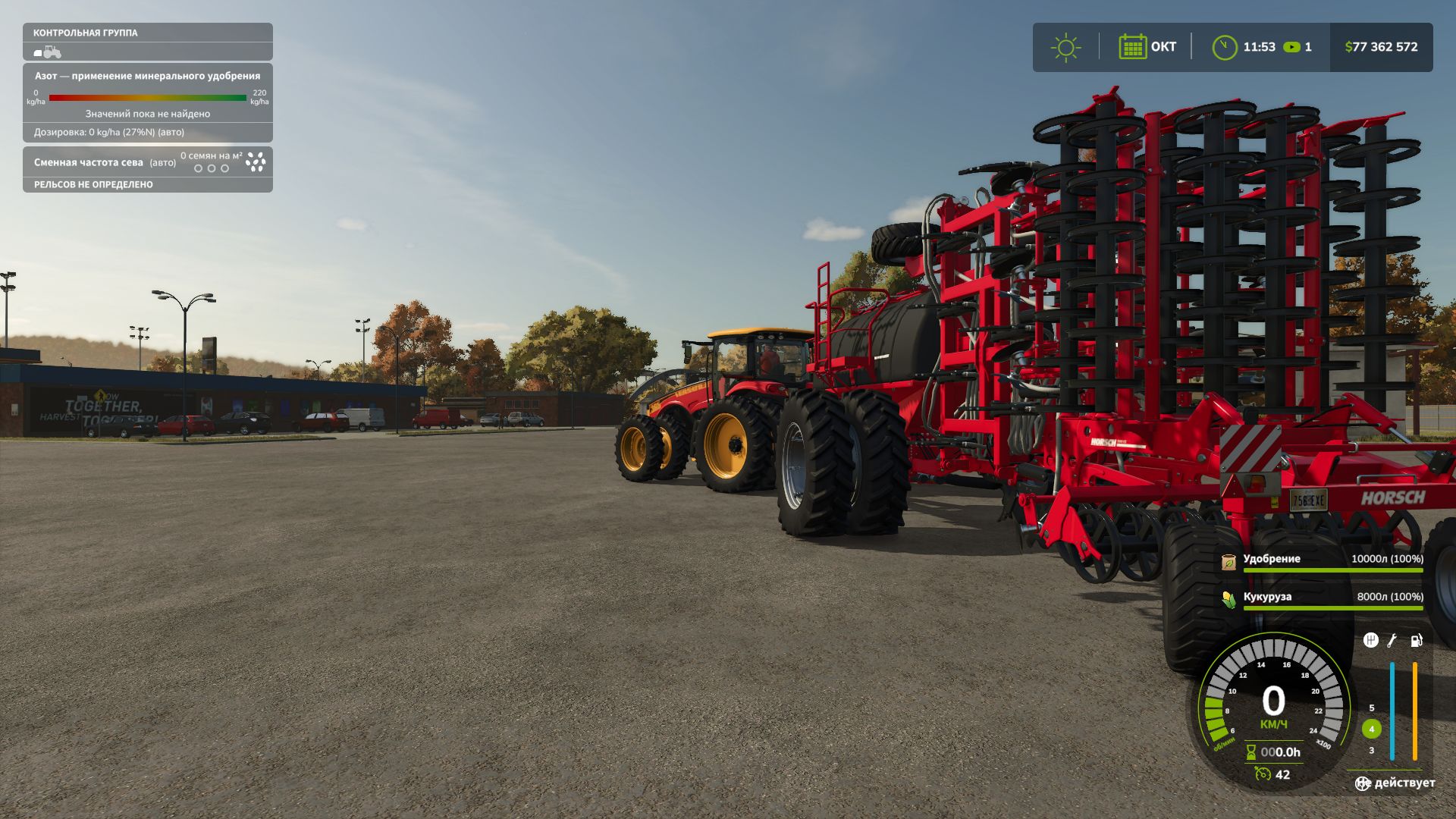Click the fuel pump icon
The width and height of the screenshot is (1456, 819).
1416,641
